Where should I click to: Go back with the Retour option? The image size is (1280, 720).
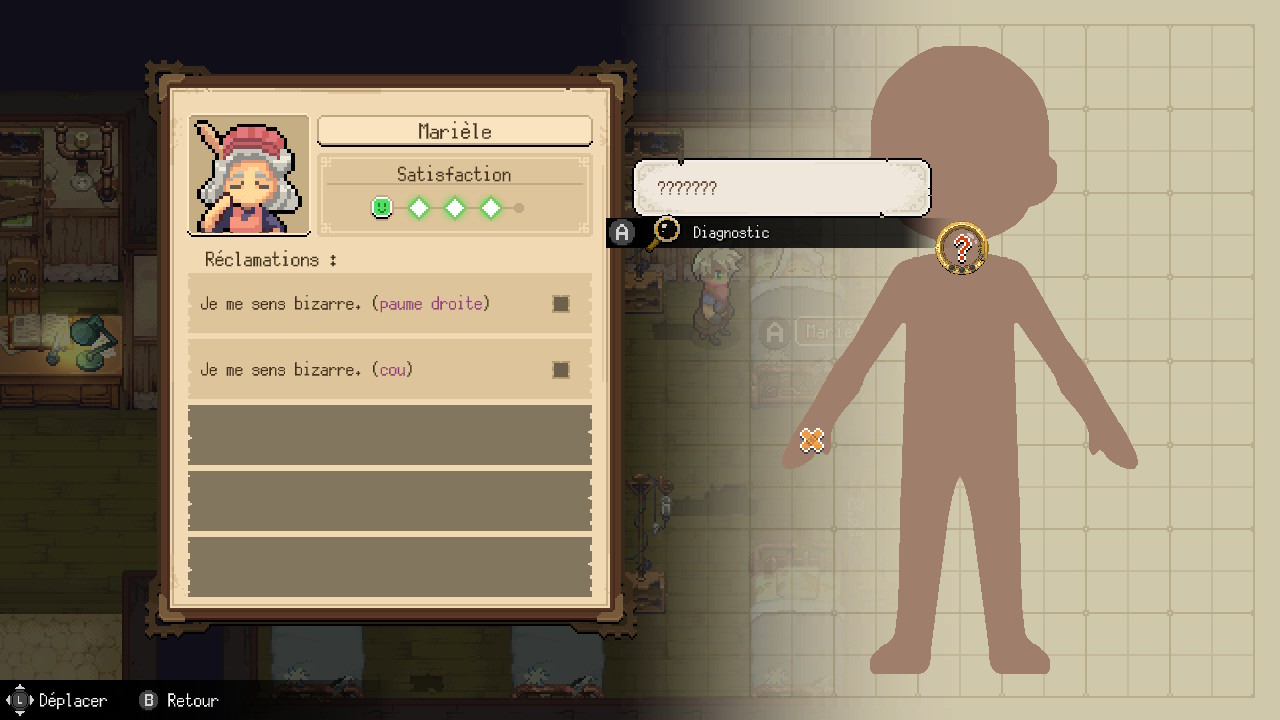point(180,700)
